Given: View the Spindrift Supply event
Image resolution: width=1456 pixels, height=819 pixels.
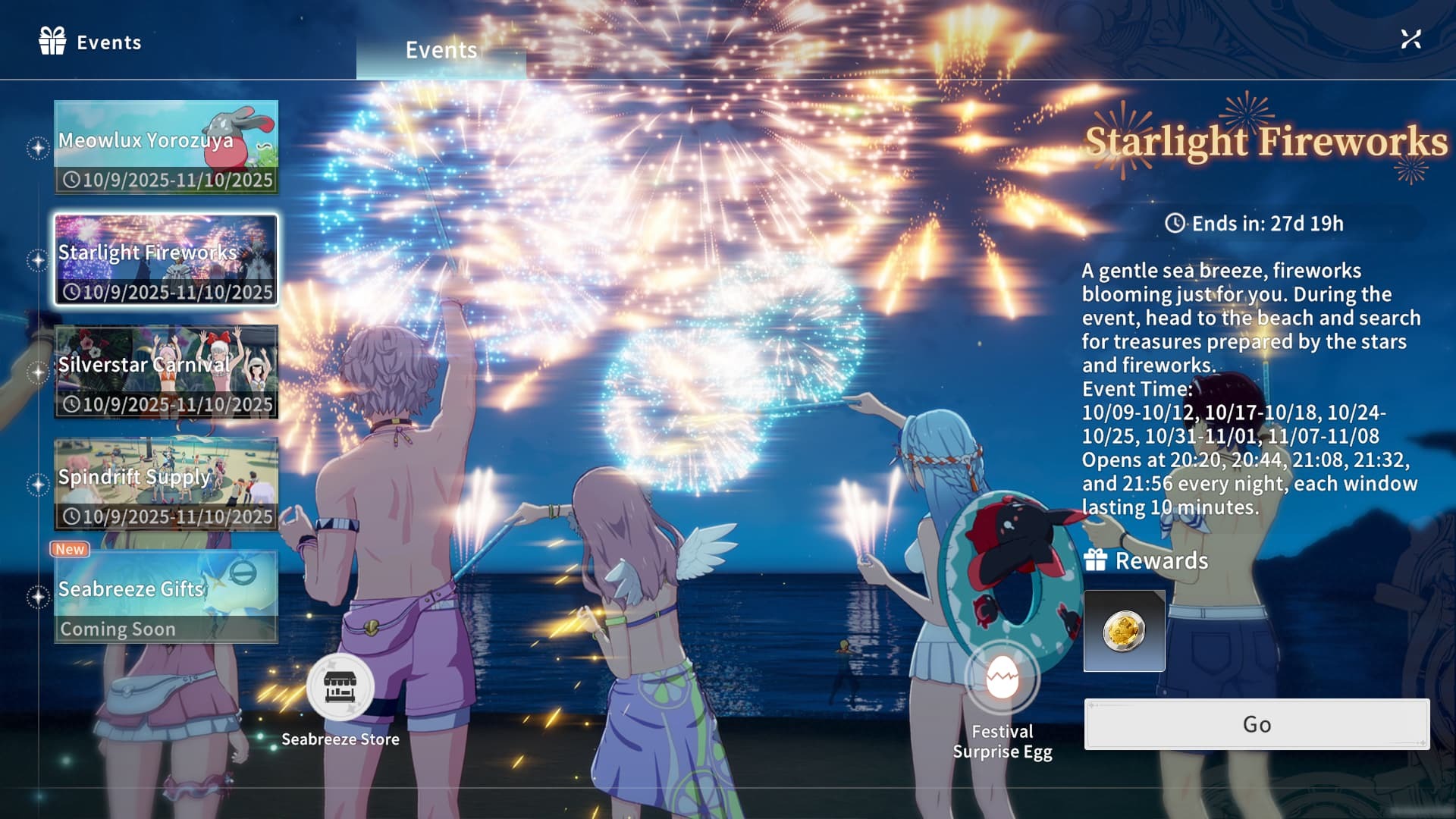Looking at the screenshot, I should pyautogui.click(x=166, y=485).
